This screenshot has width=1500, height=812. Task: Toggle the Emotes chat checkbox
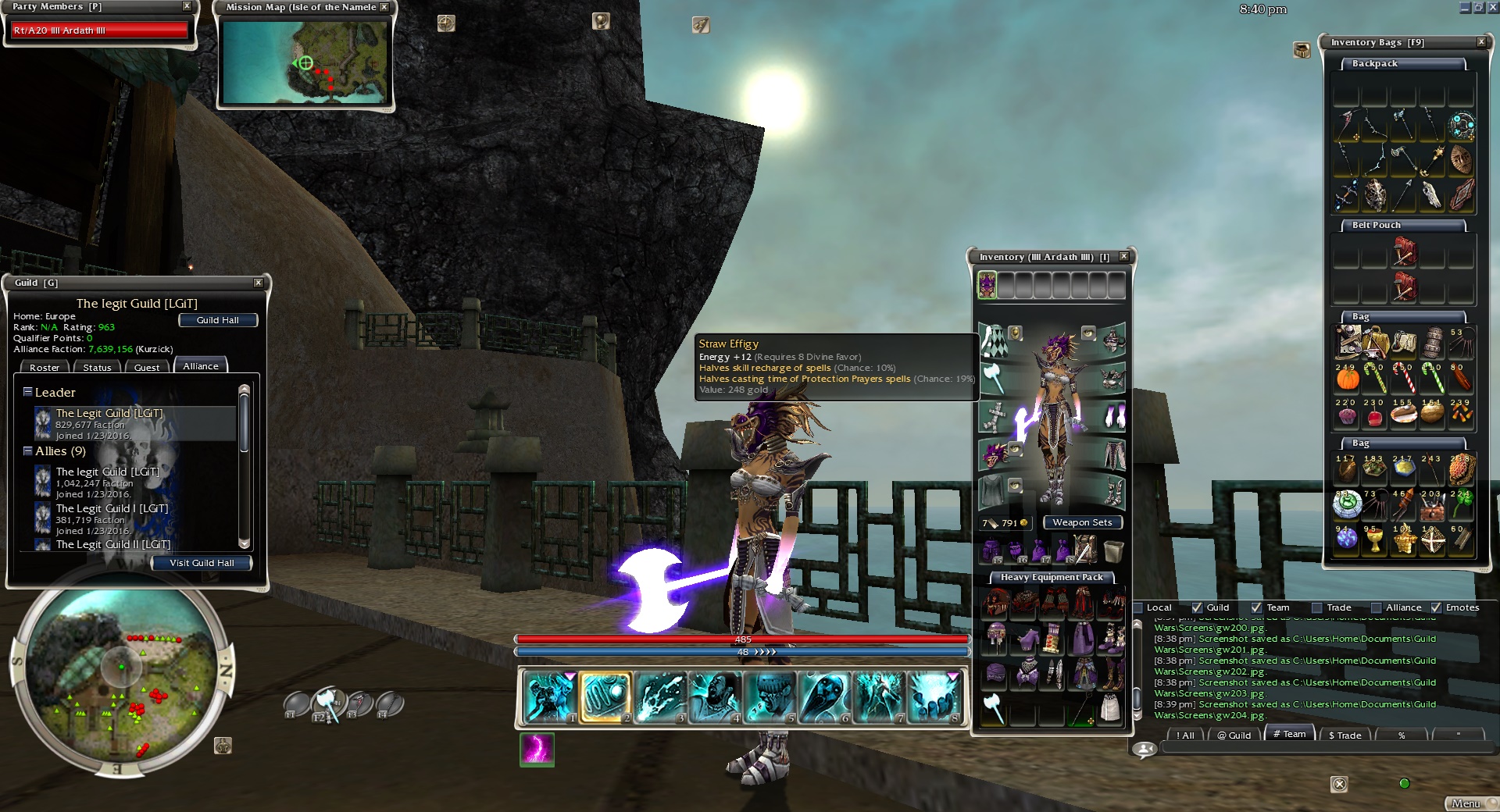1436,607
